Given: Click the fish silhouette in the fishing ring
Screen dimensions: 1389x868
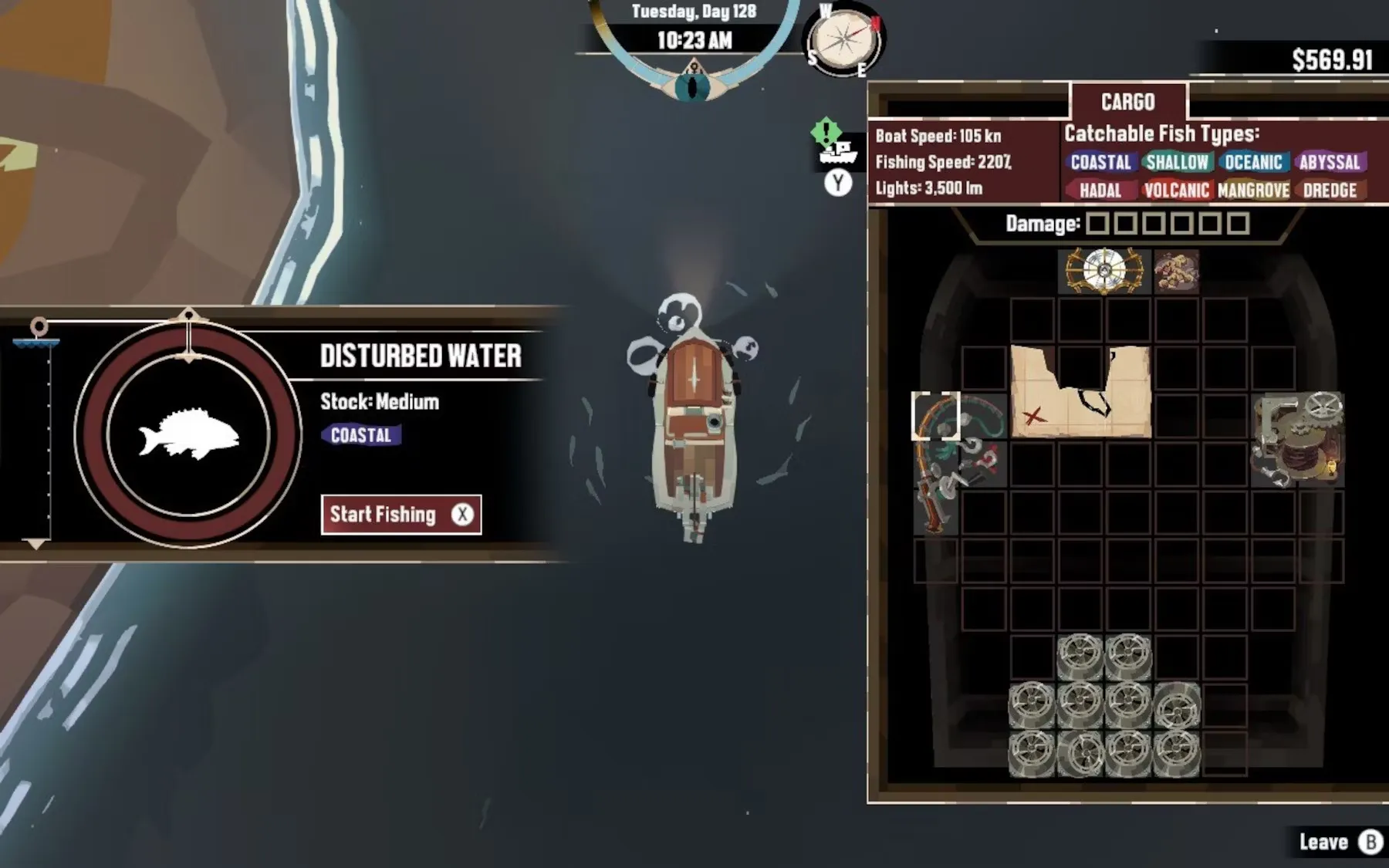Looking at the screenshot, I should (x=189, y=434).
